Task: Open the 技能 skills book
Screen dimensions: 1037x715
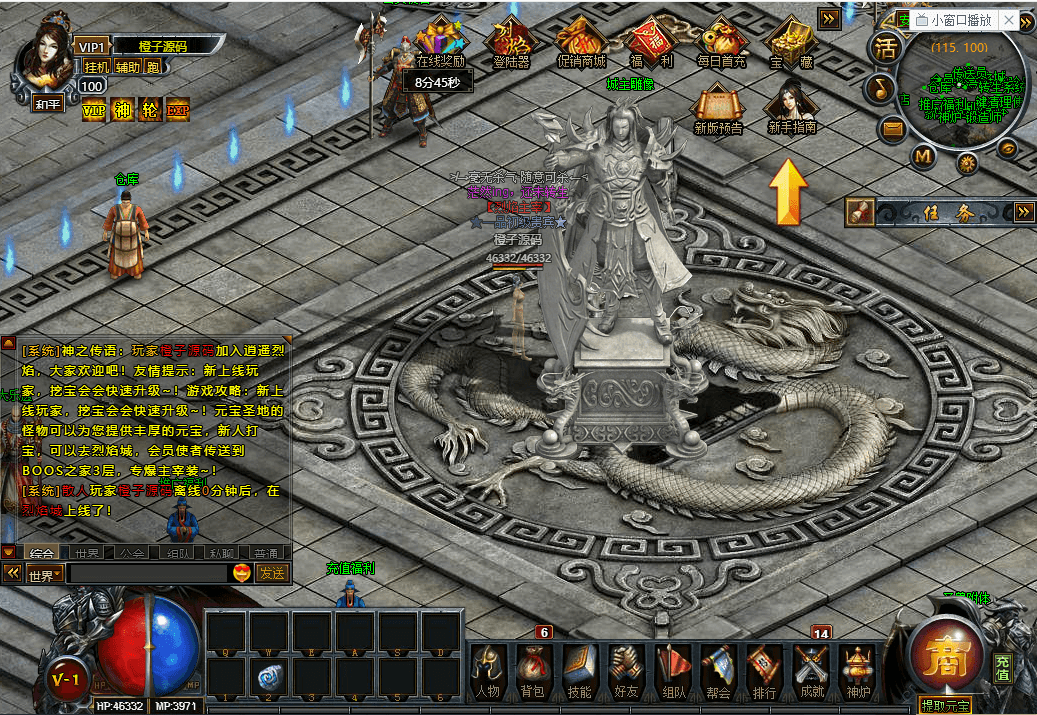Action: tap(580, 668)
